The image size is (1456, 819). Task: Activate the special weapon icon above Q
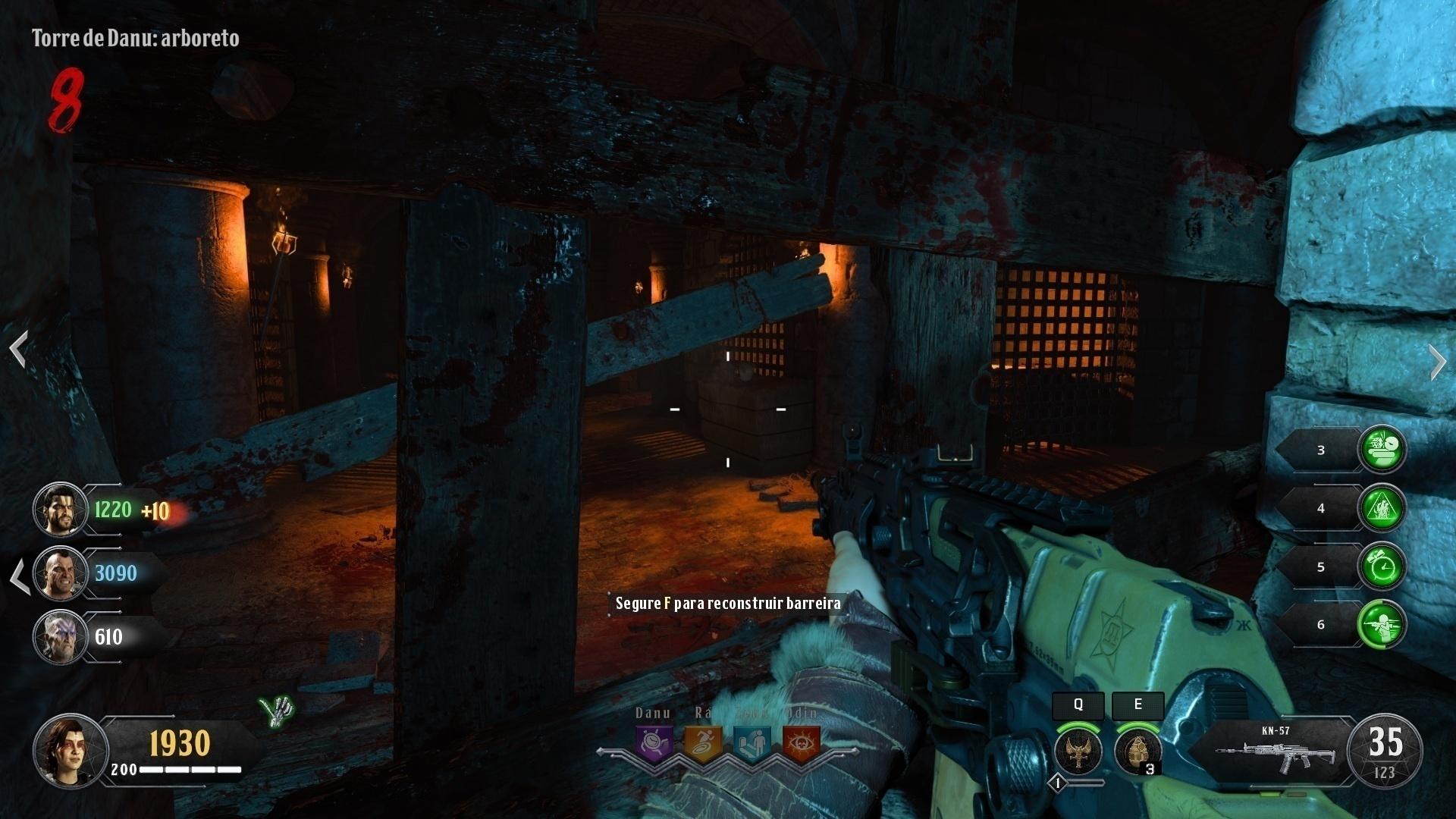(x=1077, y=751)
